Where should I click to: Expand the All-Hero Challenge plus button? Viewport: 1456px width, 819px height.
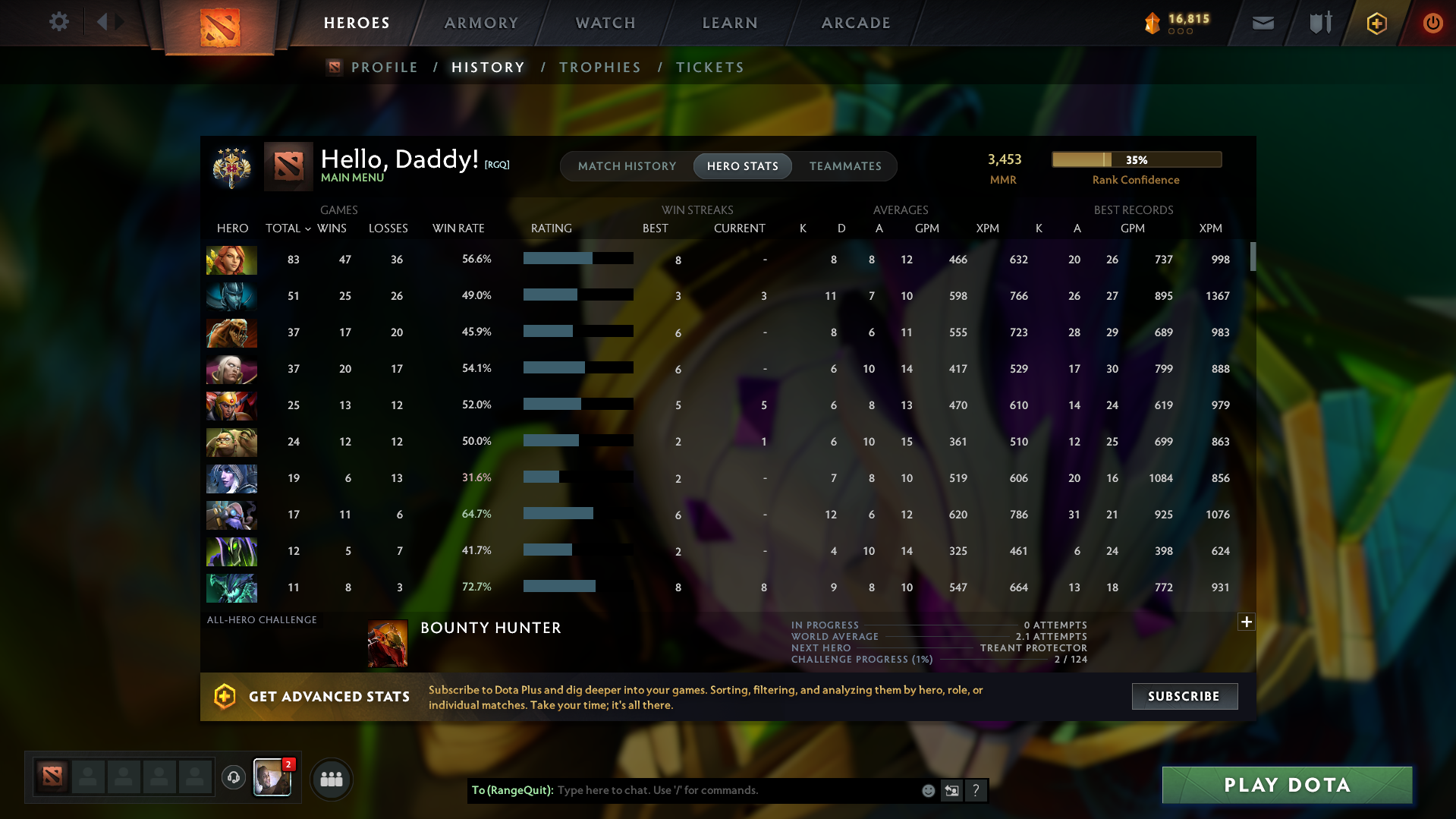click(x=1247, y=622)
